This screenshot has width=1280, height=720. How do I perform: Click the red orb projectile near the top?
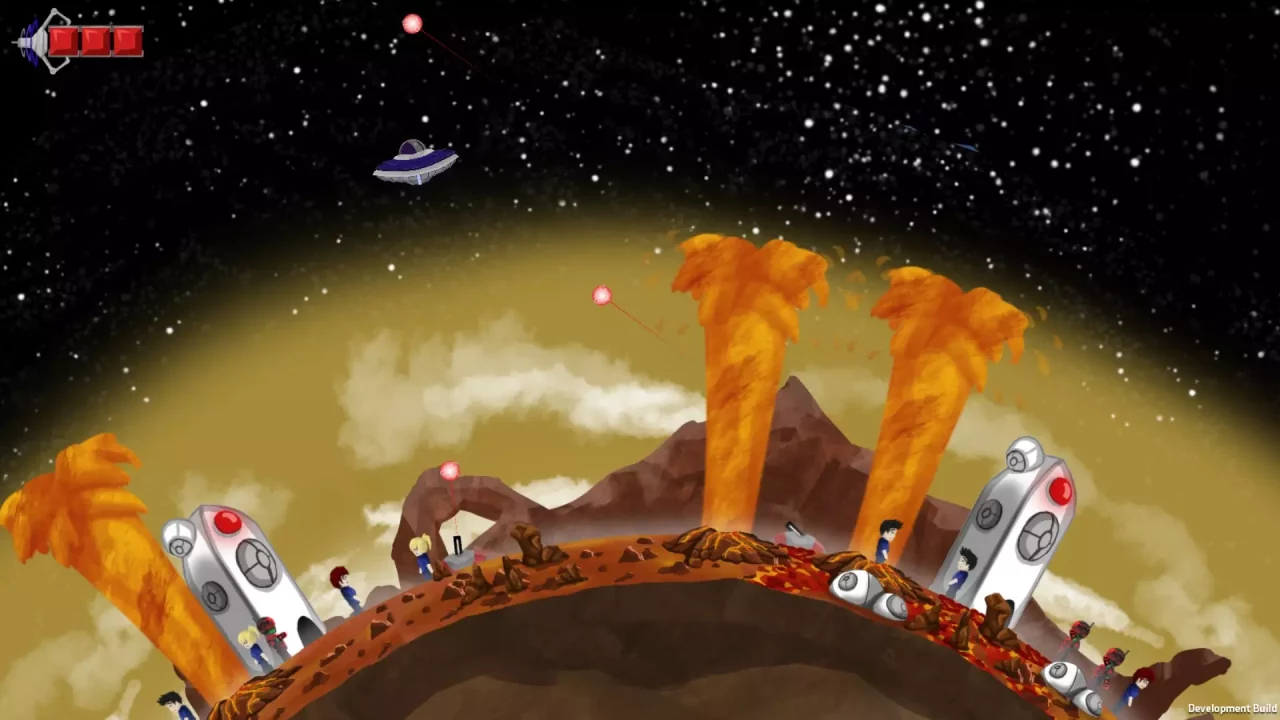point(412,22)
